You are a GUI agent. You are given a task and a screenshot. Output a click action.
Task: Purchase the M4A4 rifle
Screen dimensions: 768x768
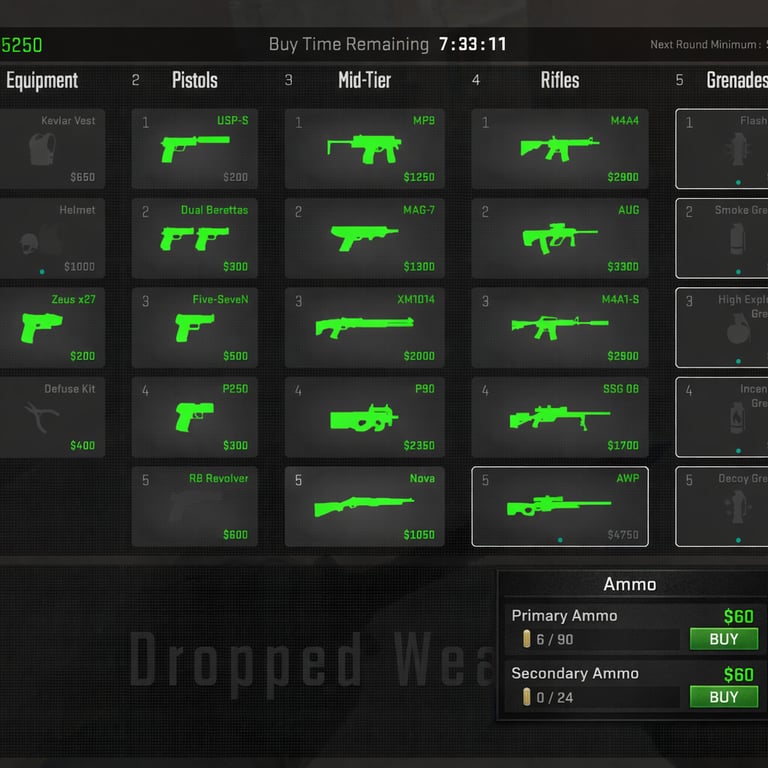click(560, 149)
